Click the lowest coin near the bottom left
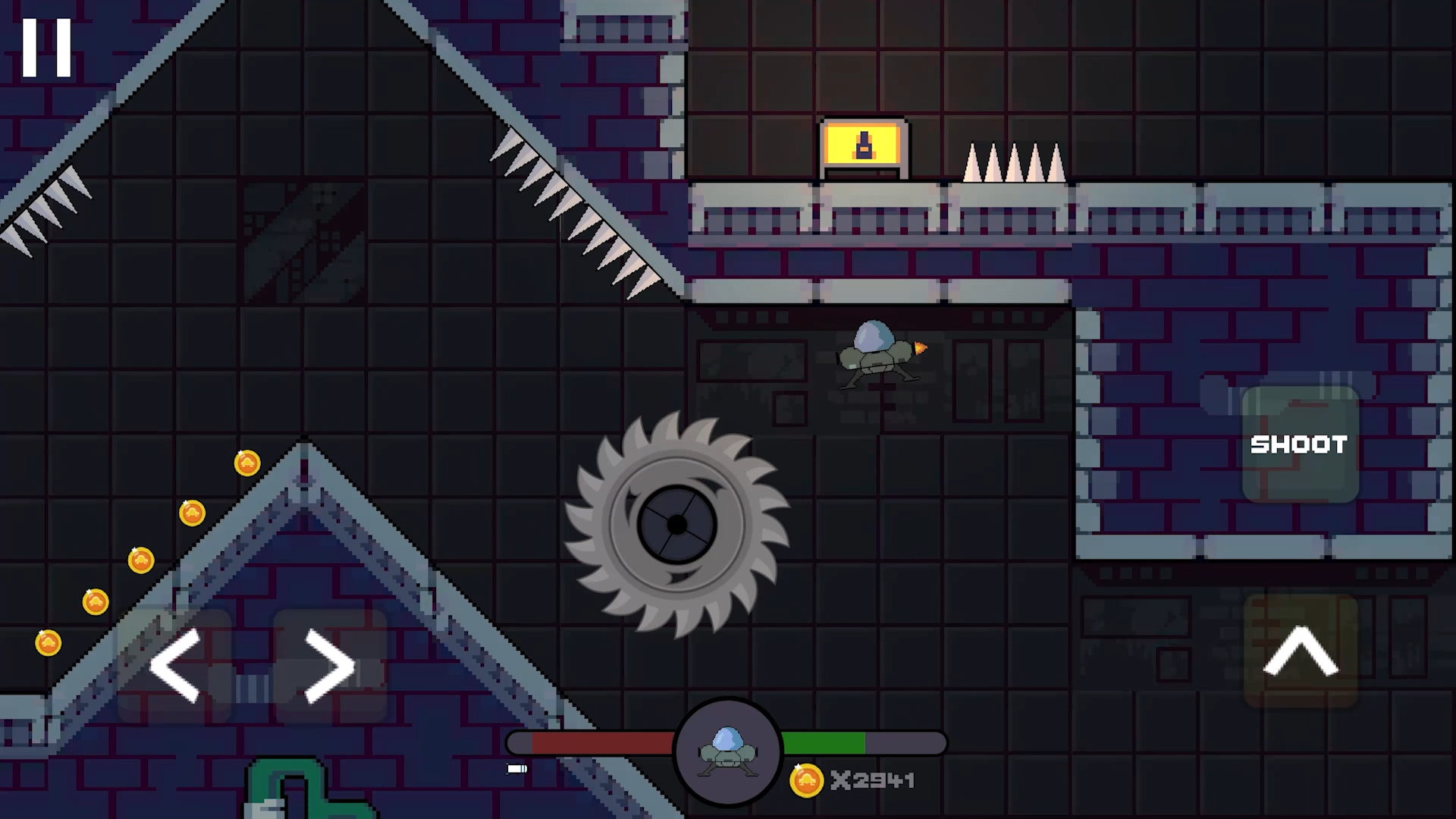1456x819 pixels. tap(49, 642)
